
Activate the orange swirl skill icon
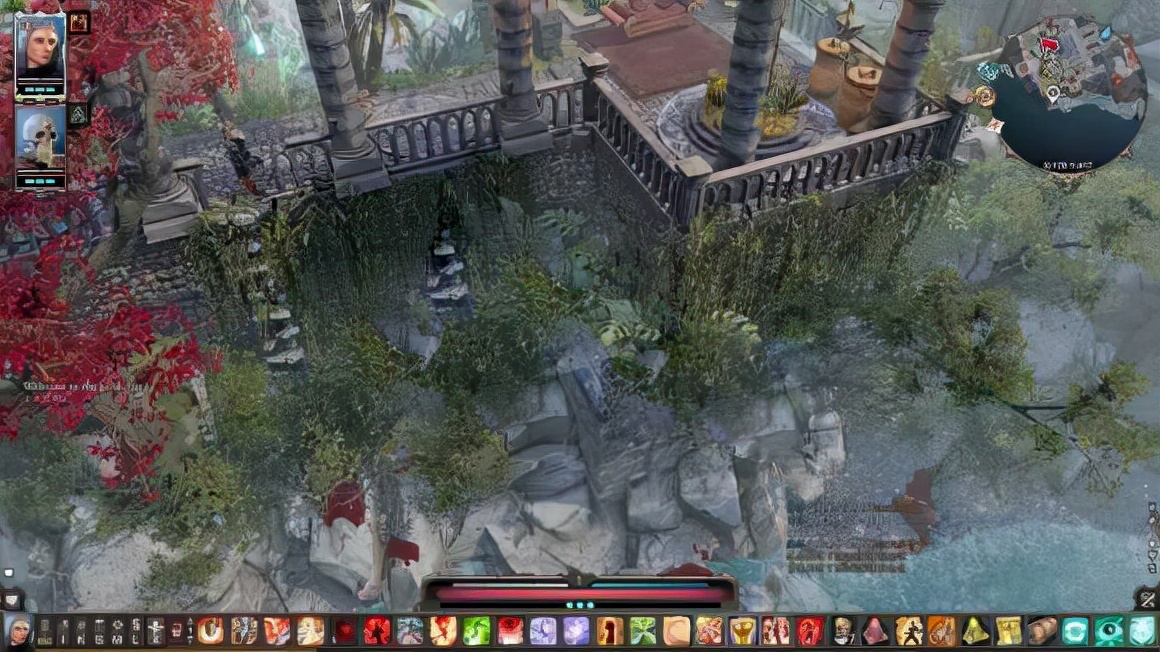click(x=210, y=631)
